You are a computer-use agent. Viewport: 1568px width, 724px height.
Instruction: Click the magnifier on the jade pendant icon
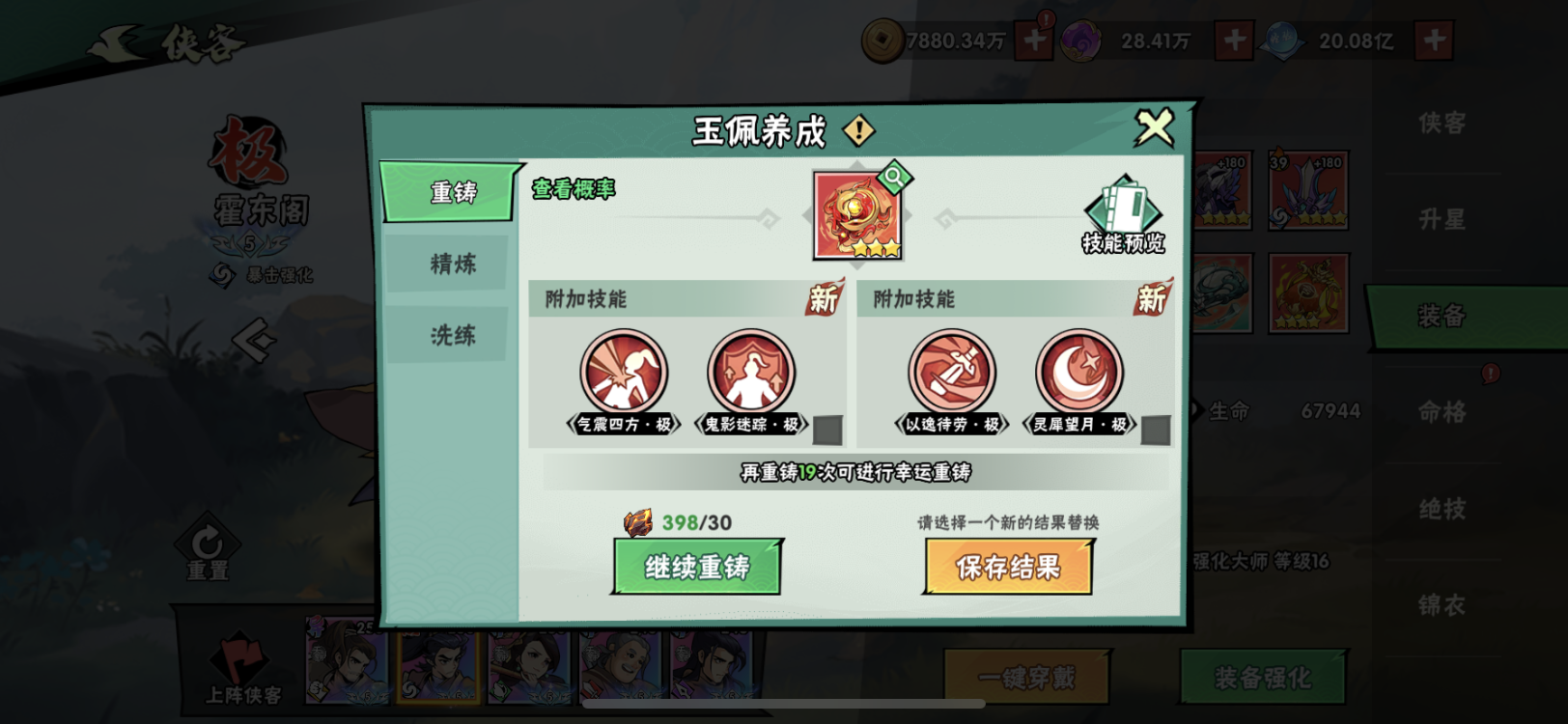[x=894, y=178]
